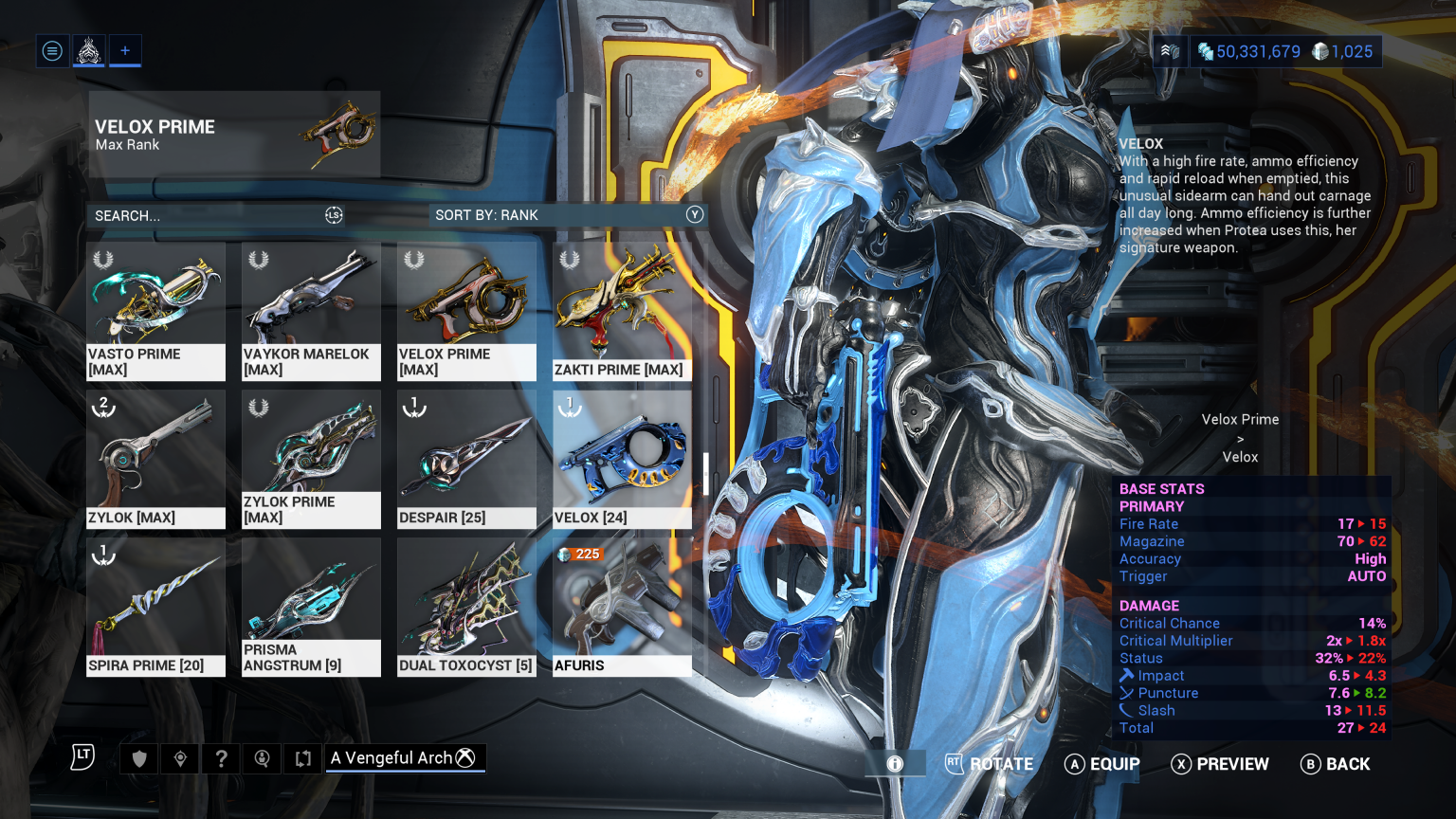The width and height of the screenshot is (1456, 819).
Task: Click the Back button at bottom right
Action: coord(1337,764)
